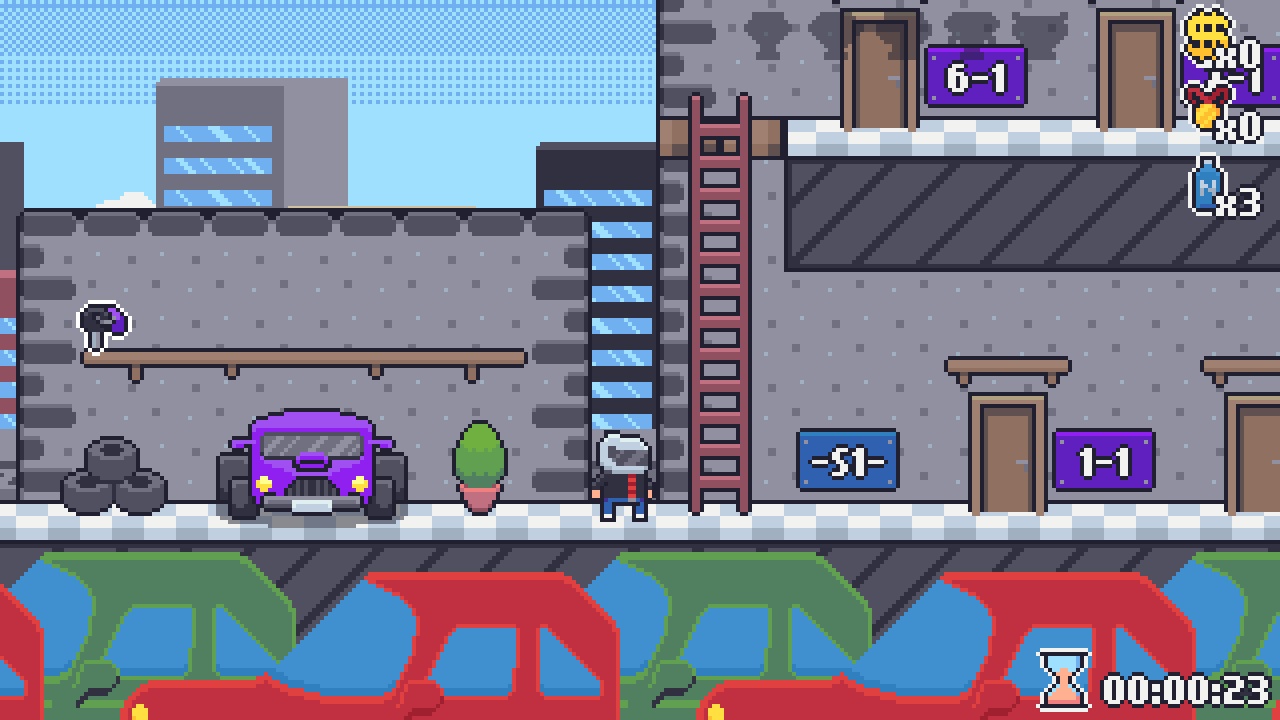
Task: Click the -S1- purple sign
Action: [x=848, y=458]
